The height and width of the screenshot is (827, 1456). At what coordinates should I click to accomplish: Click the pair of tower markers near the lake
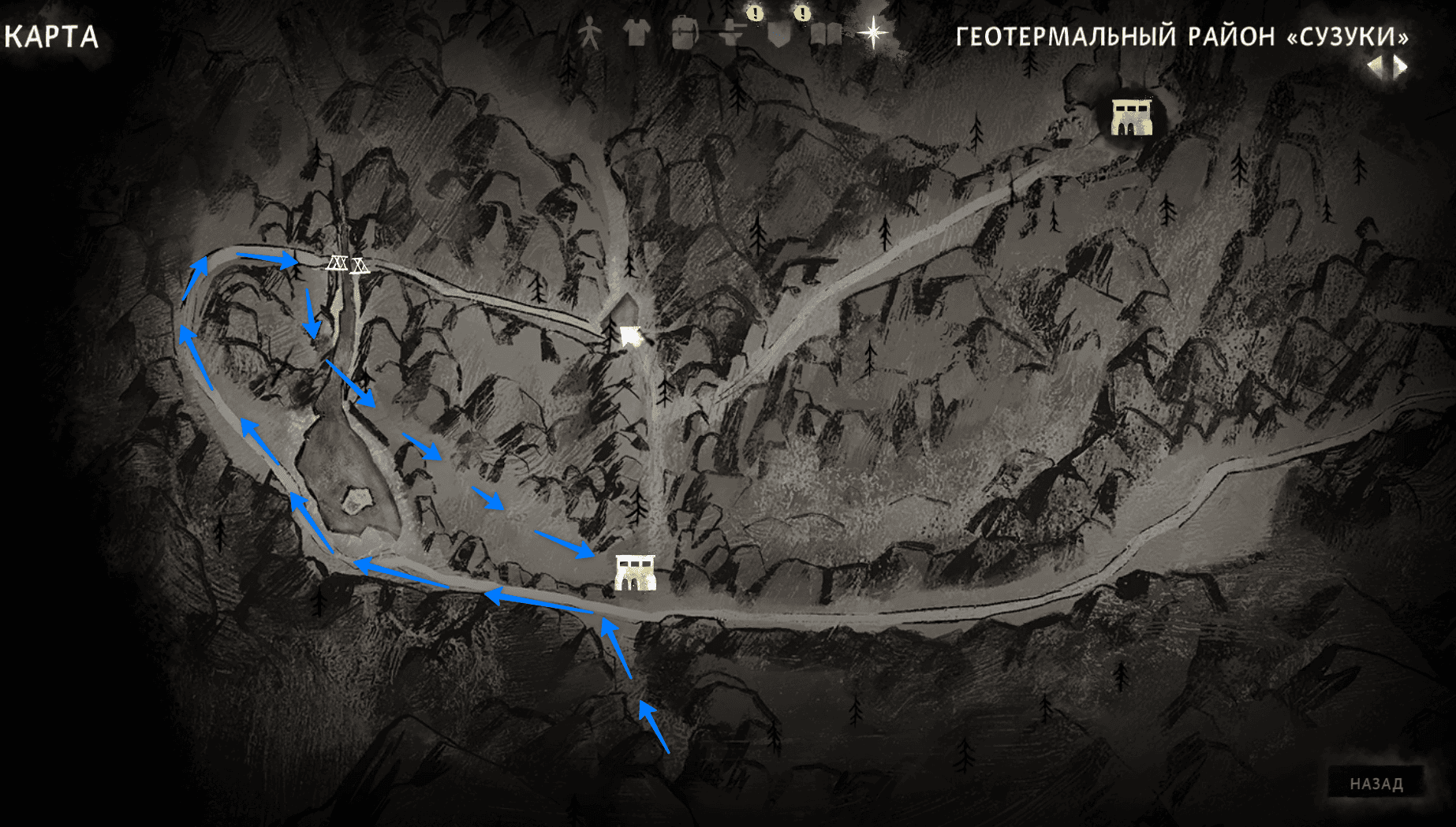click(x=348, y=264)
